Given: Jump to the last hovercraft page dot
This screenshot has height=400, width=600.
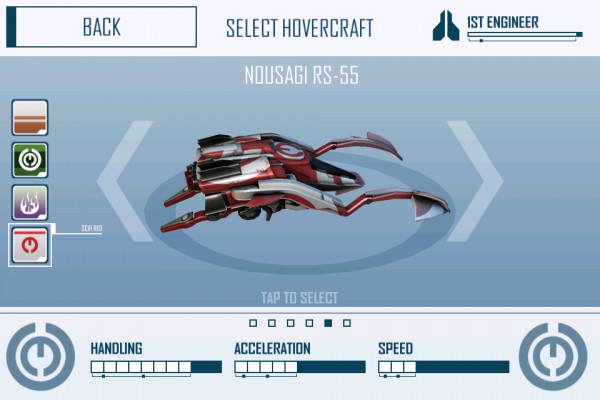Looking at the screenshot, I should click(x=346, y=323).
